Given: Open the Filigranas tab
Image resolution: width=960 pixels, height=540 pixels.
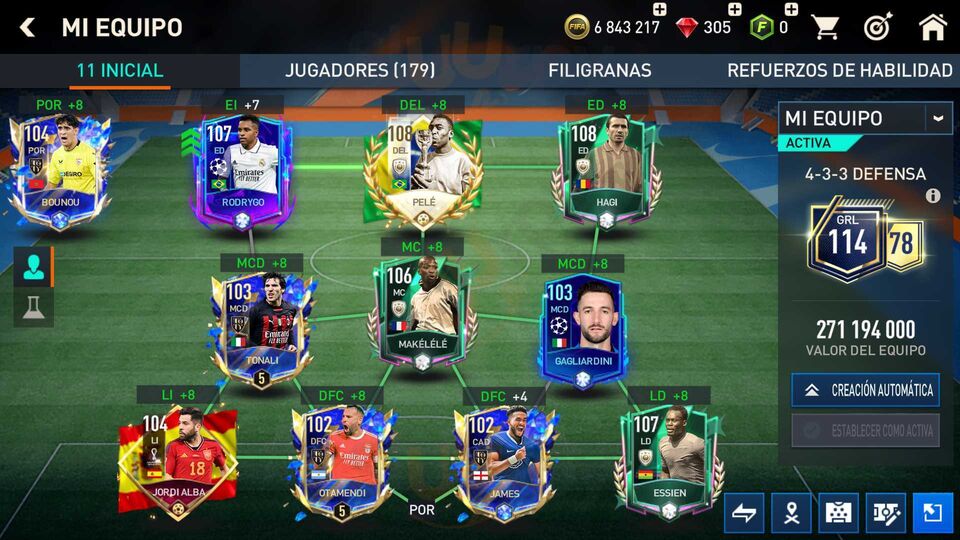Looking at the screenshot, I should 599,70.
